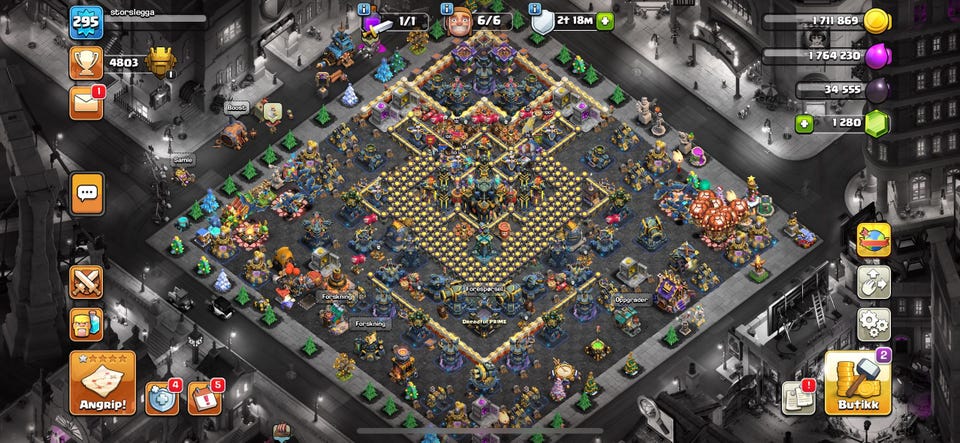Open the blue shield badge with 4 notifications
Image resolution: width=960 pixels, height=443 pixels.
click(x=161, y=397)
